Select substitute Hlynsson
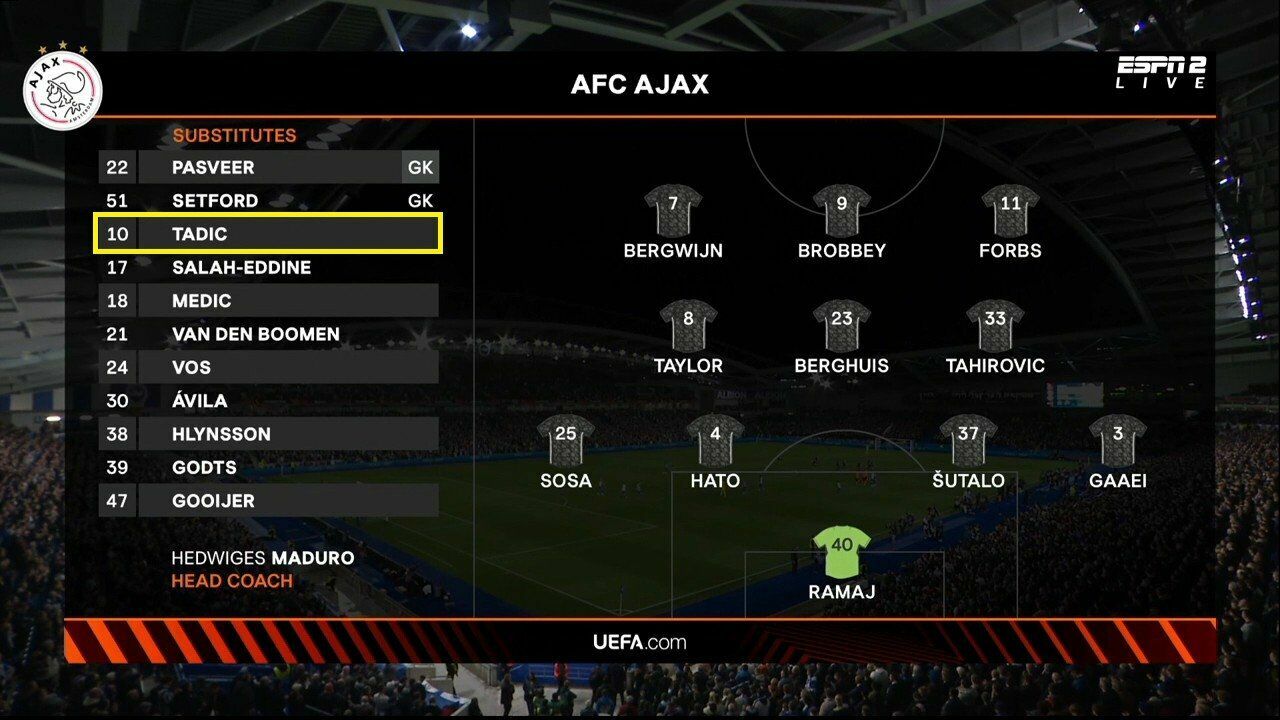Image resolution: width=1280 pixels, height=720 pixels. (268, 434)
